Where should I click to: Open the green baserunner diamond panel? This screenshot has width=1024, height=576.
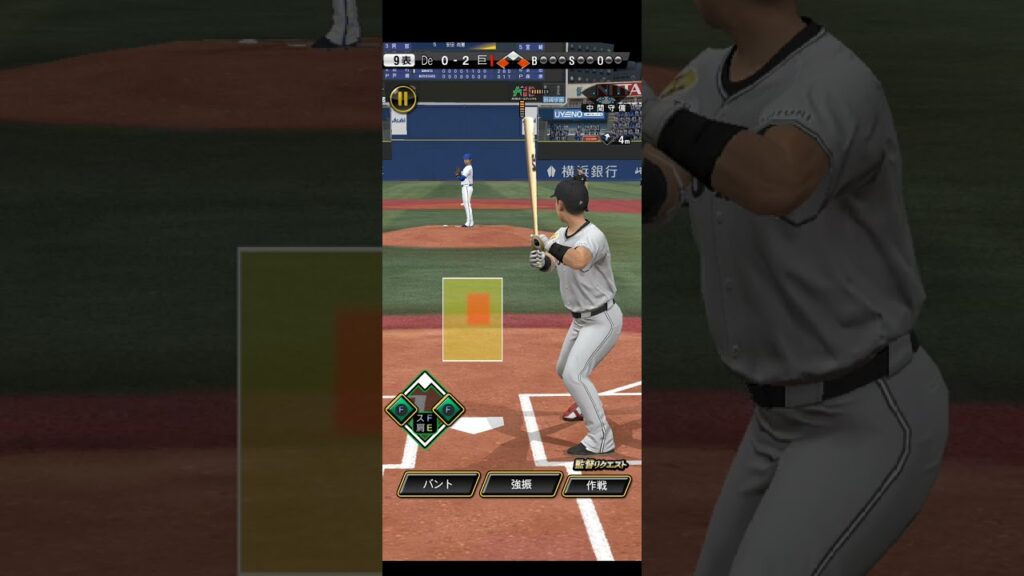click(425, 409)
